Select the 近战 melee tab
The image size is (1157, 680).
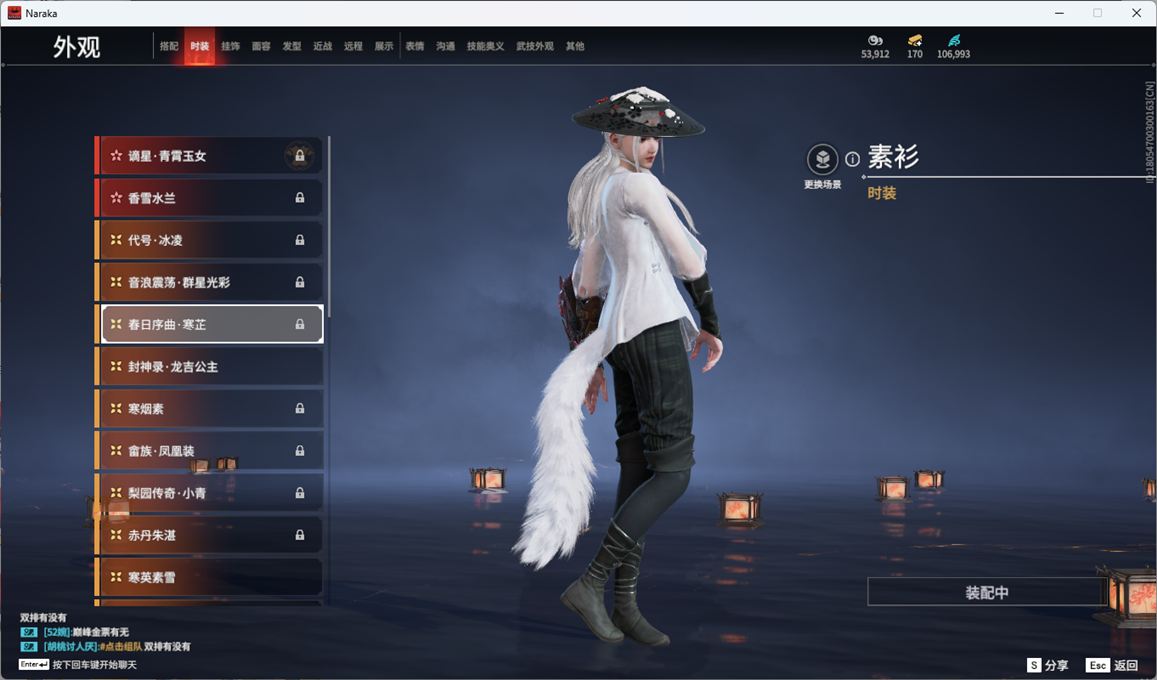(322, 46)
